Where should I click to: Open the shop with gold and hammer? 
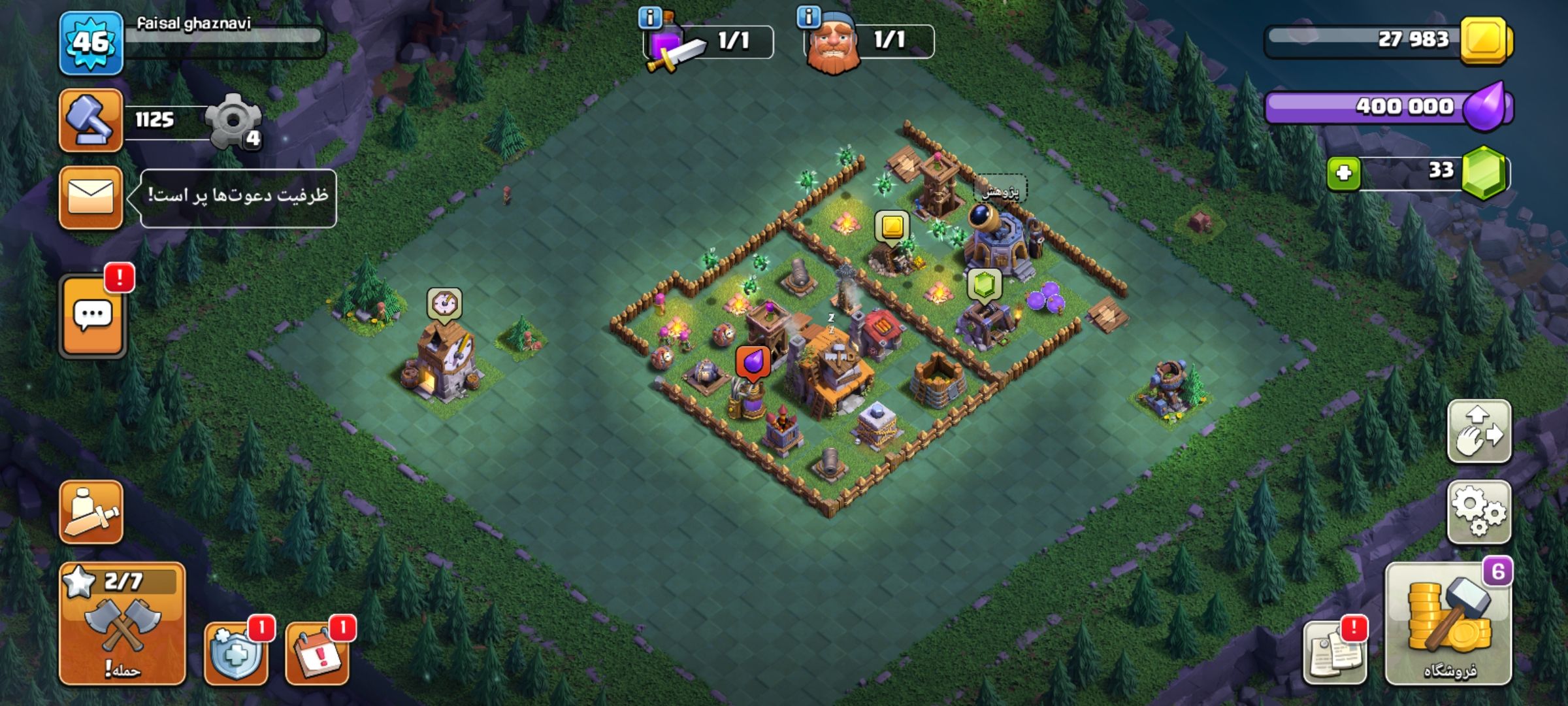[x=1448, y=624]
